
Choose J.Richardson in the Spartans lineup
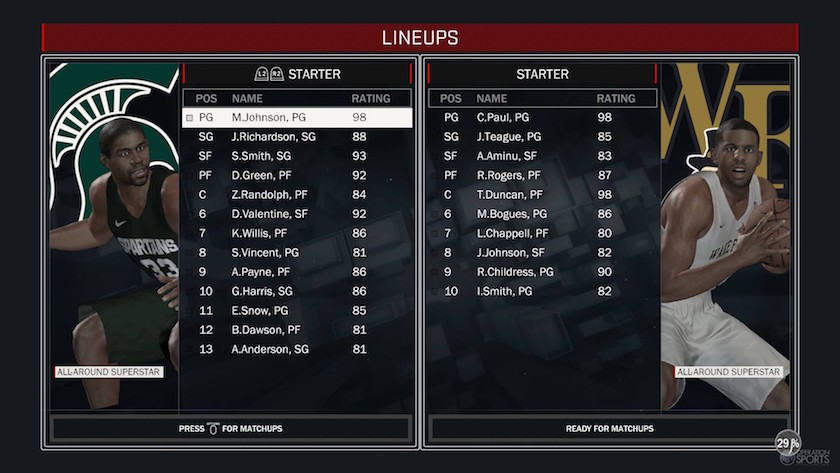(x=297, y=137)
